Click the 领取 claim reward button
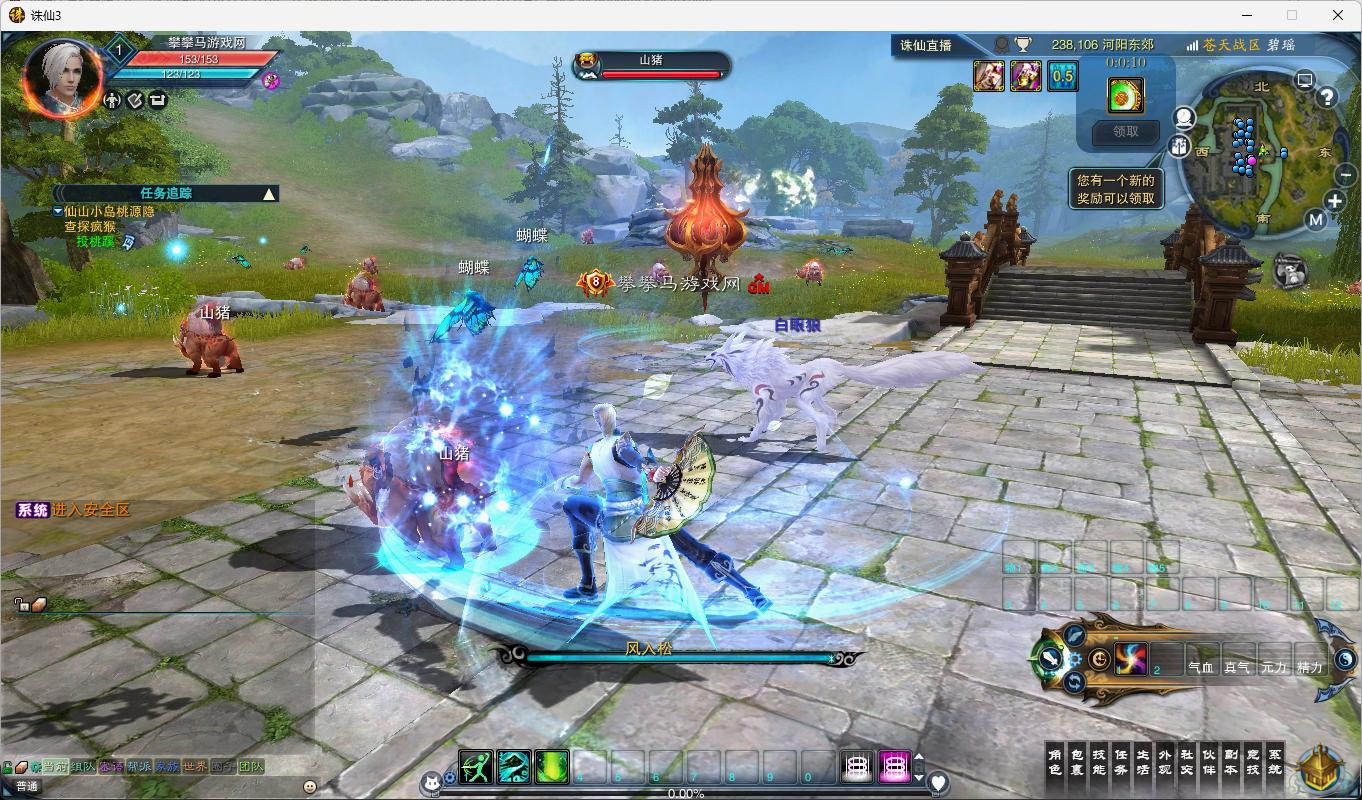Viewport: 1362px width, 800px height. (x=1125, y=131)
